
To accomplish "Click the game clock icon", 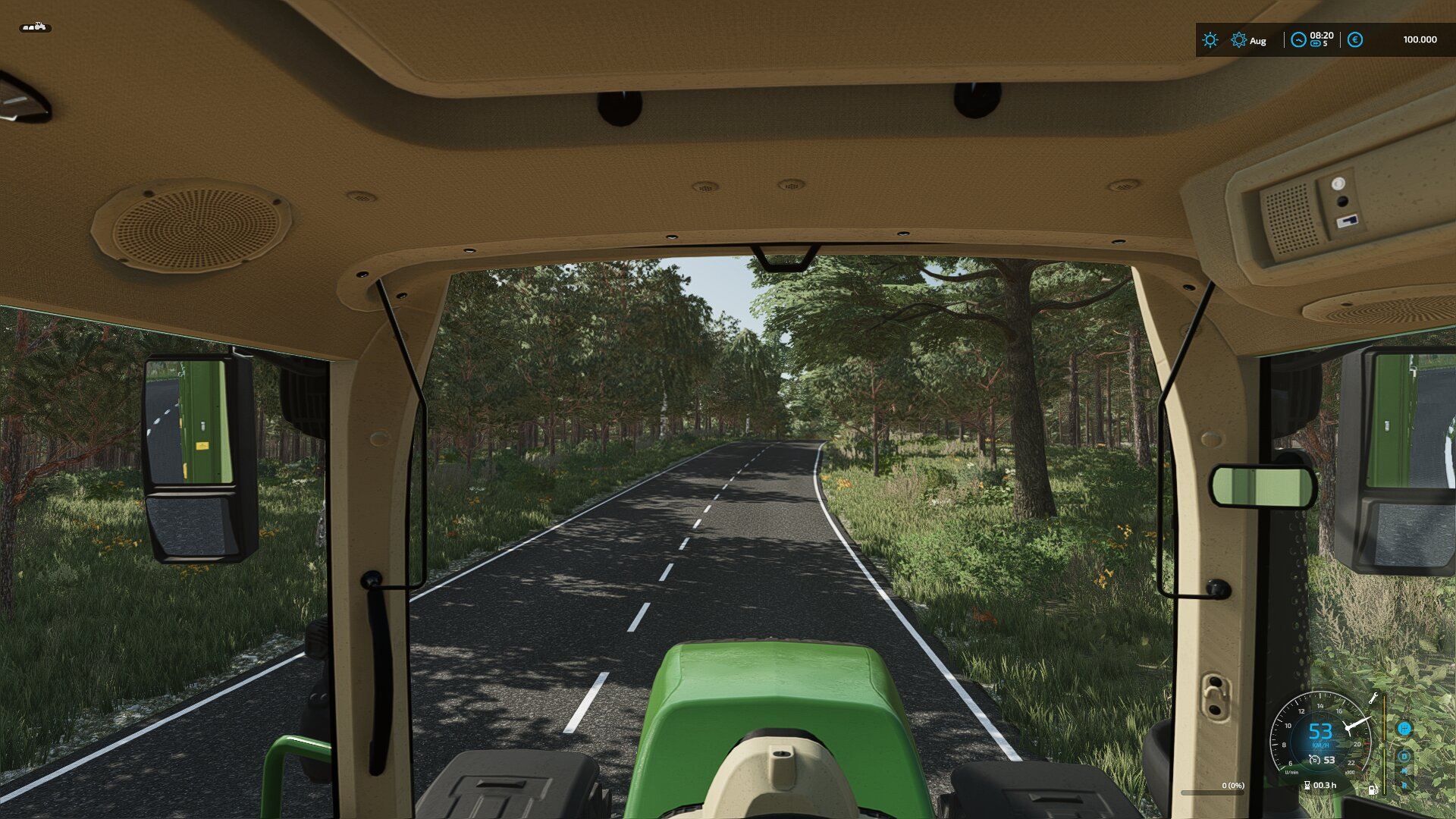I will coord(1298,40).
